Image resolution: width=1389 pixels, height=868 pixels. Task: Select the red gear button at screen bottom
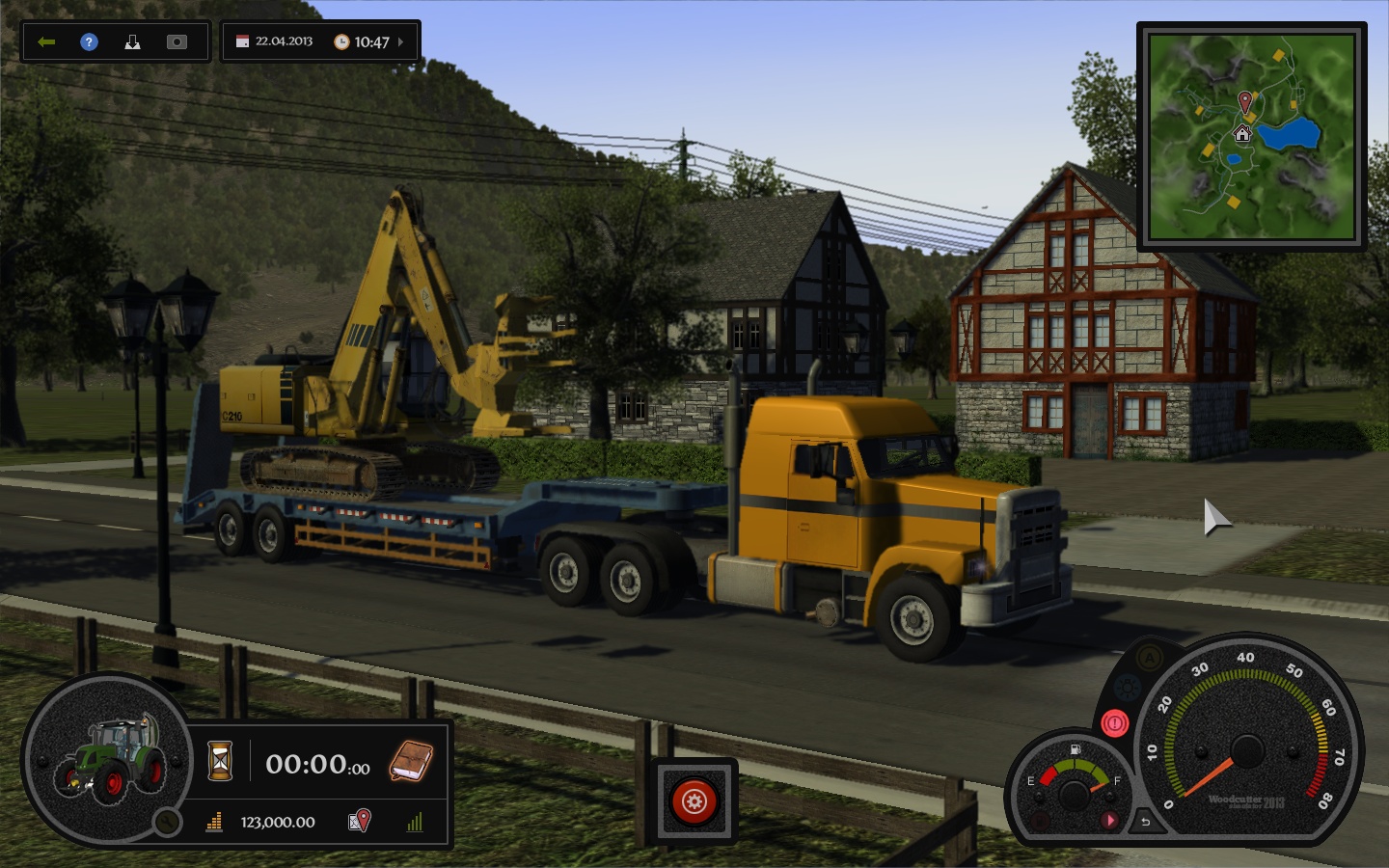click(694, 800)
